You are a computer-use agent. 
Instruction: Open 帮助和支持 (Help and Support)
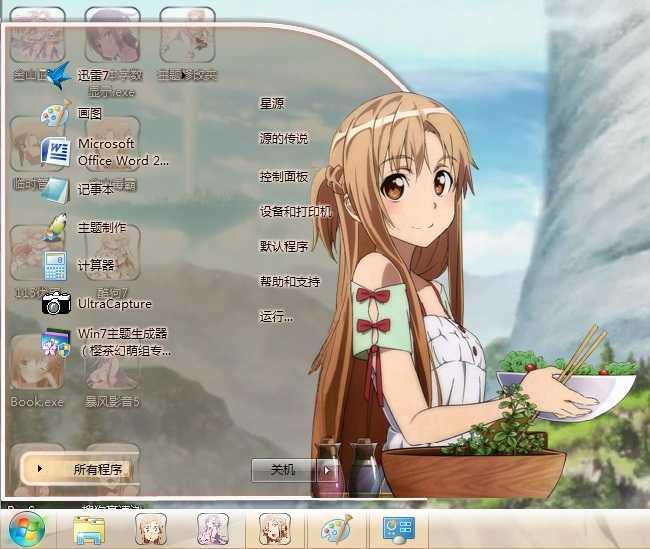289,281
